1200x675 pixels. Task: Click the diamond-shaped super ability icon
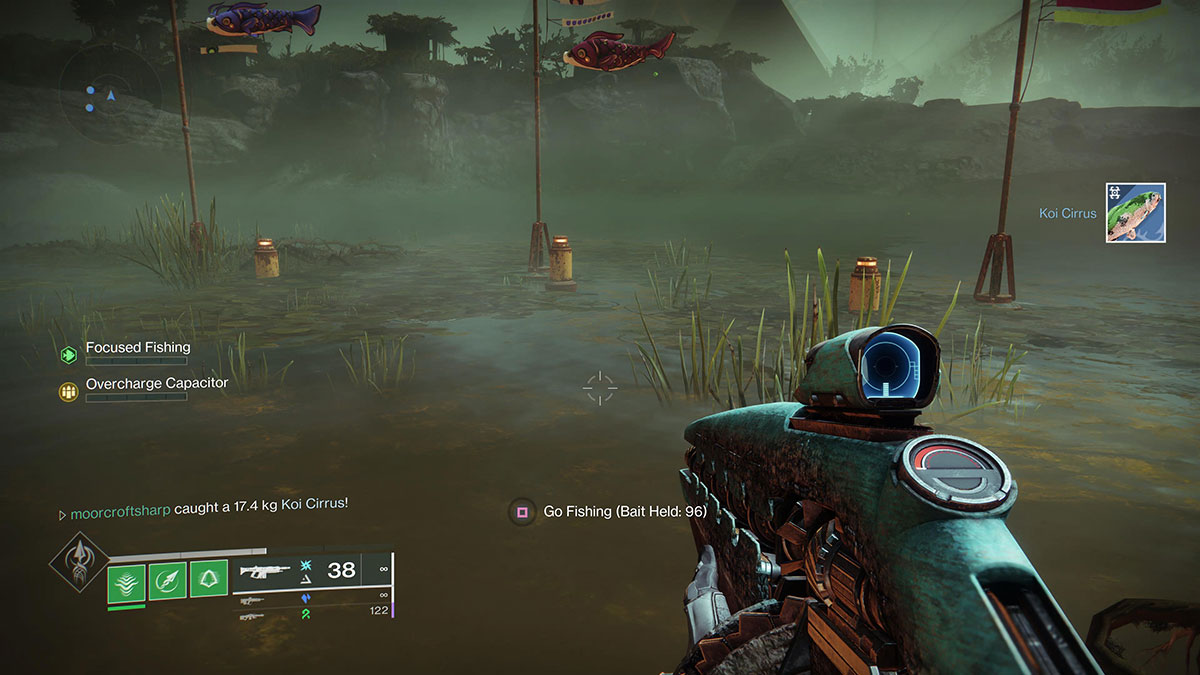click(79, 563)
